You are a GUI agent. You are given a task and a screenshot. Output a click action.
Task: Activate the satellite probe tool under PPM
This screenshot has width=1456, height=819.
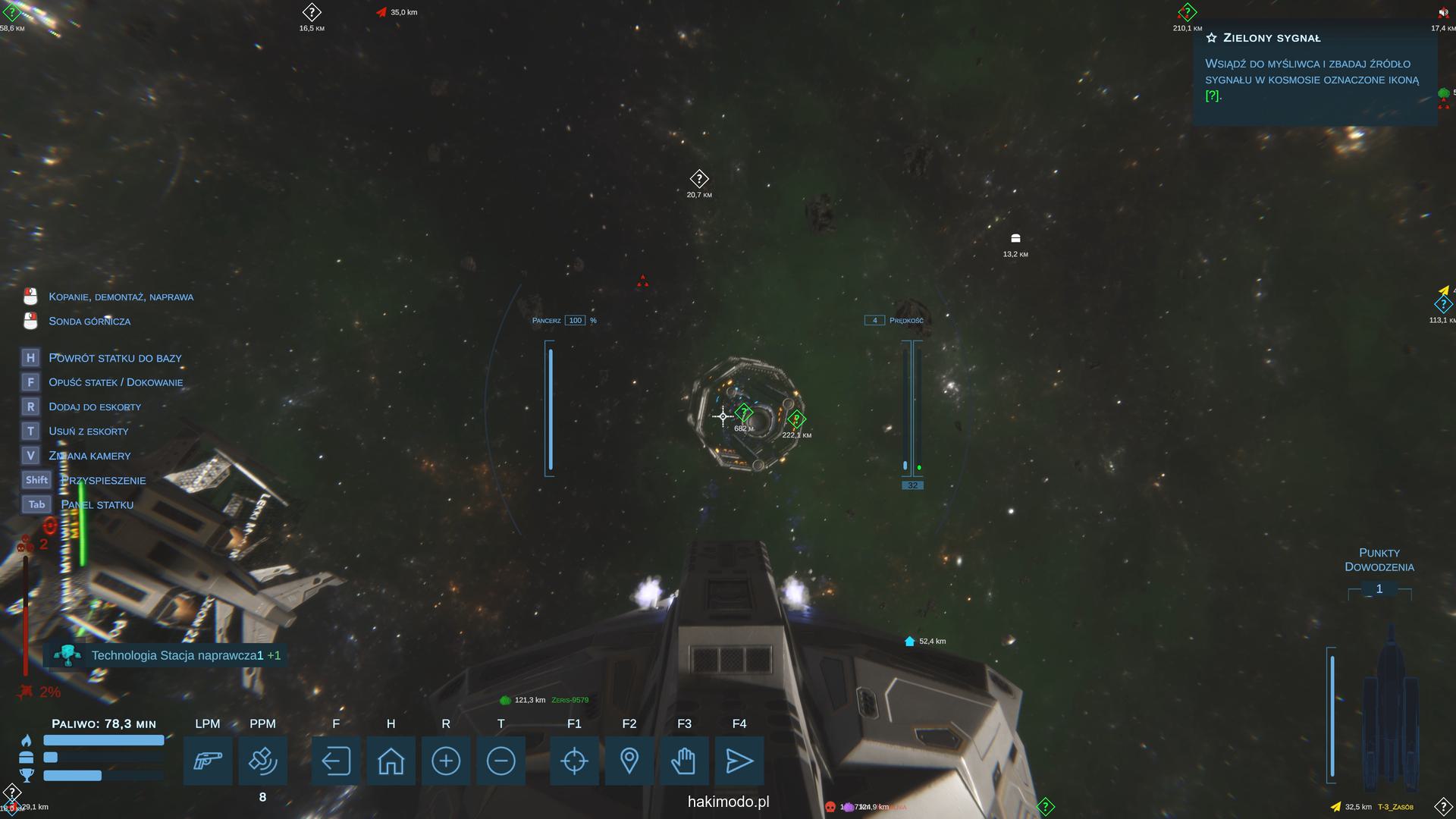pyautogui.click(x=262, y=761)
